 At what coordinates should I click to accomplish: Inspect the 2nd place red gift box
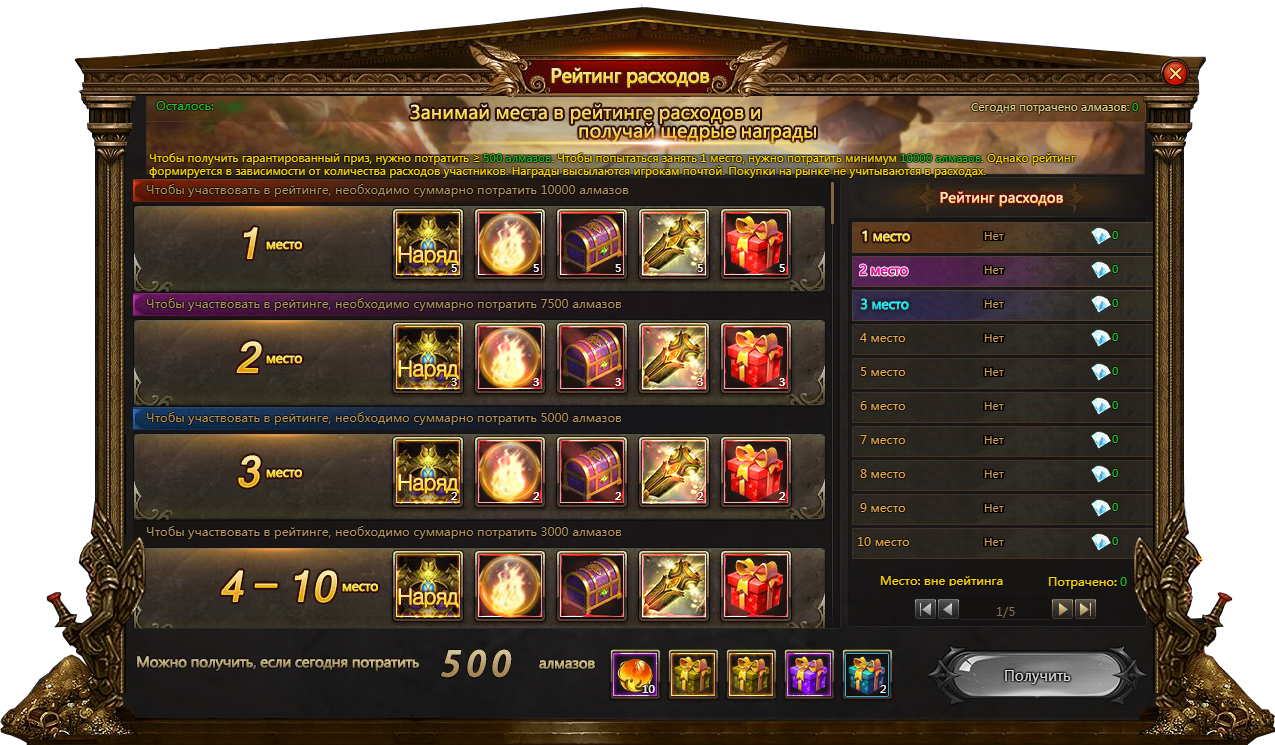(x=756, y=357)
